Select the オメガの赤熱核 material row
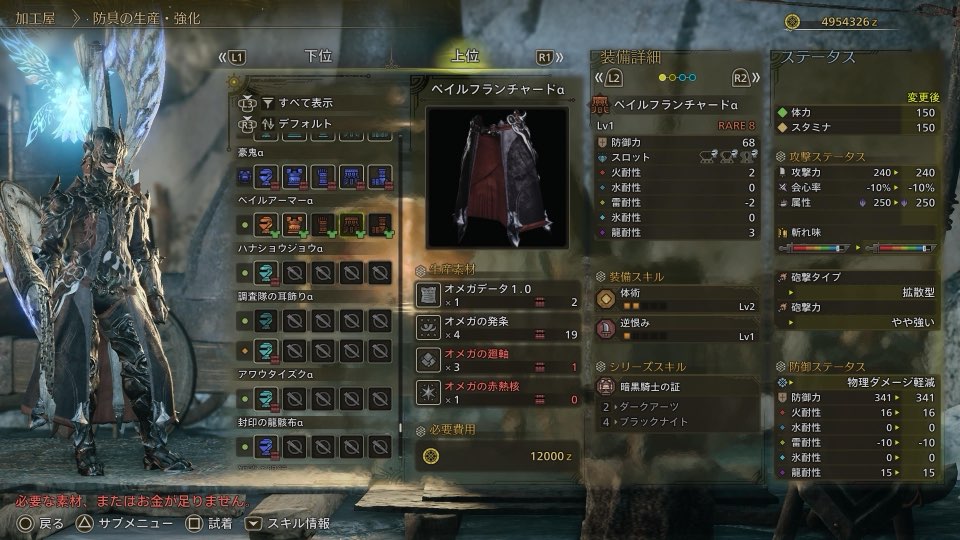This screenshot has width=960, height=540. (x=497, y=393)
